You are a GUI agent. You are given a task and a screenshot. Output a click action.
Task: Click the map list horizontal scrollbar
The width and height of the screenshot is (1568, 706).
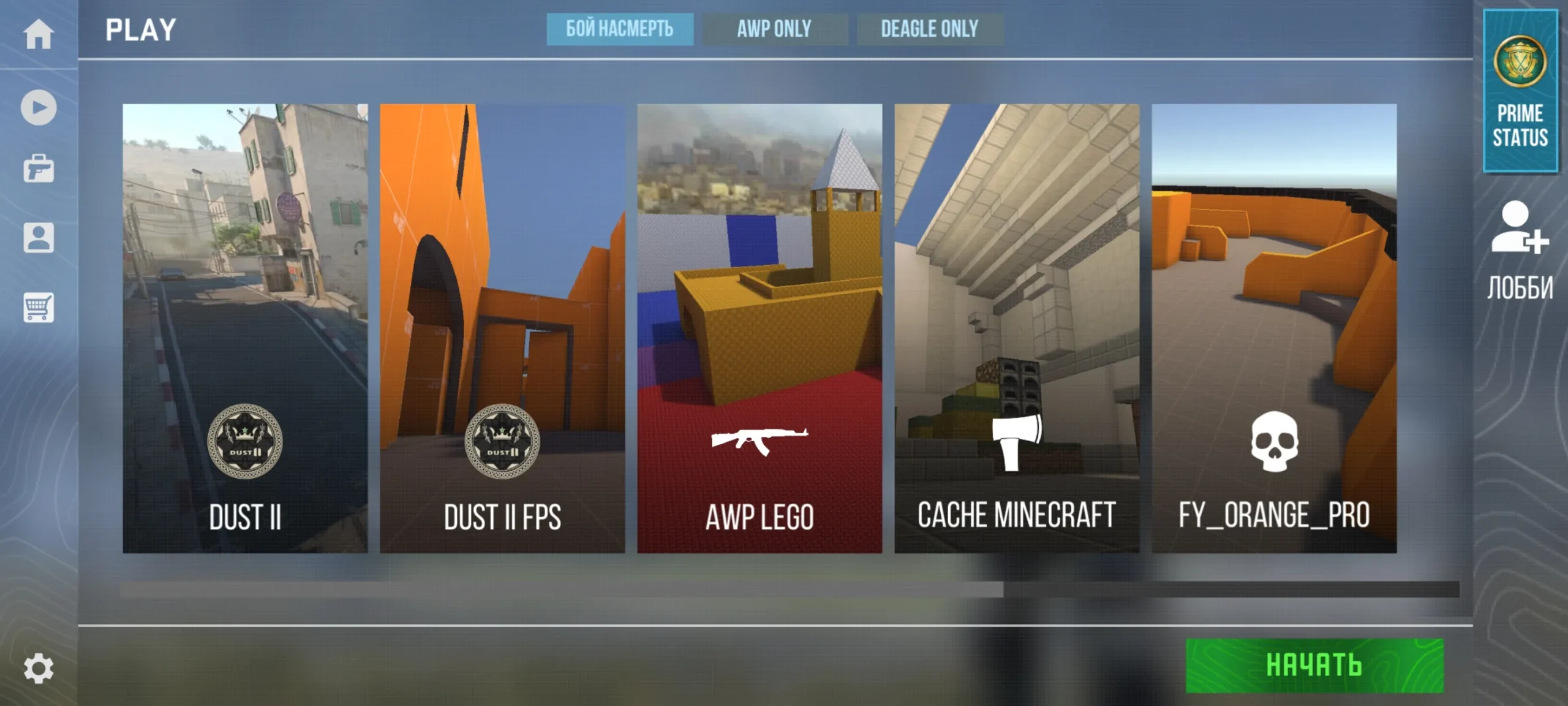561,590
